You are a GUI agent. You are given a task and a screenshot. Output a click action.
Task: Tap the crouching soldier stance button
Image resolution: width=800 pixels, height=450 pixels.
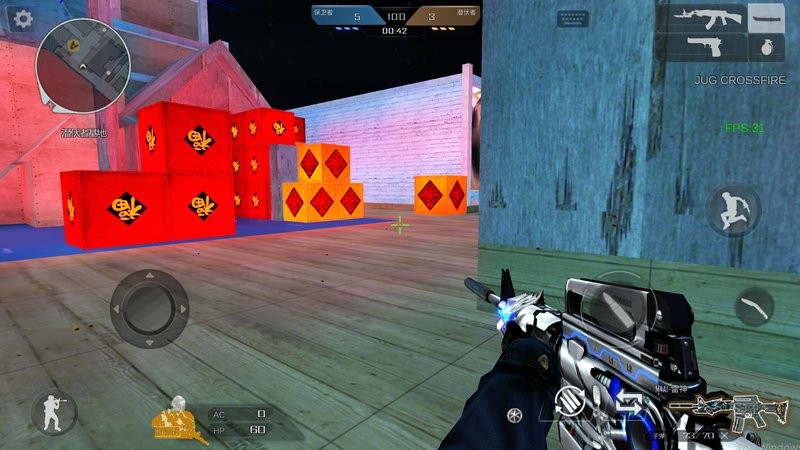point(53,413)
